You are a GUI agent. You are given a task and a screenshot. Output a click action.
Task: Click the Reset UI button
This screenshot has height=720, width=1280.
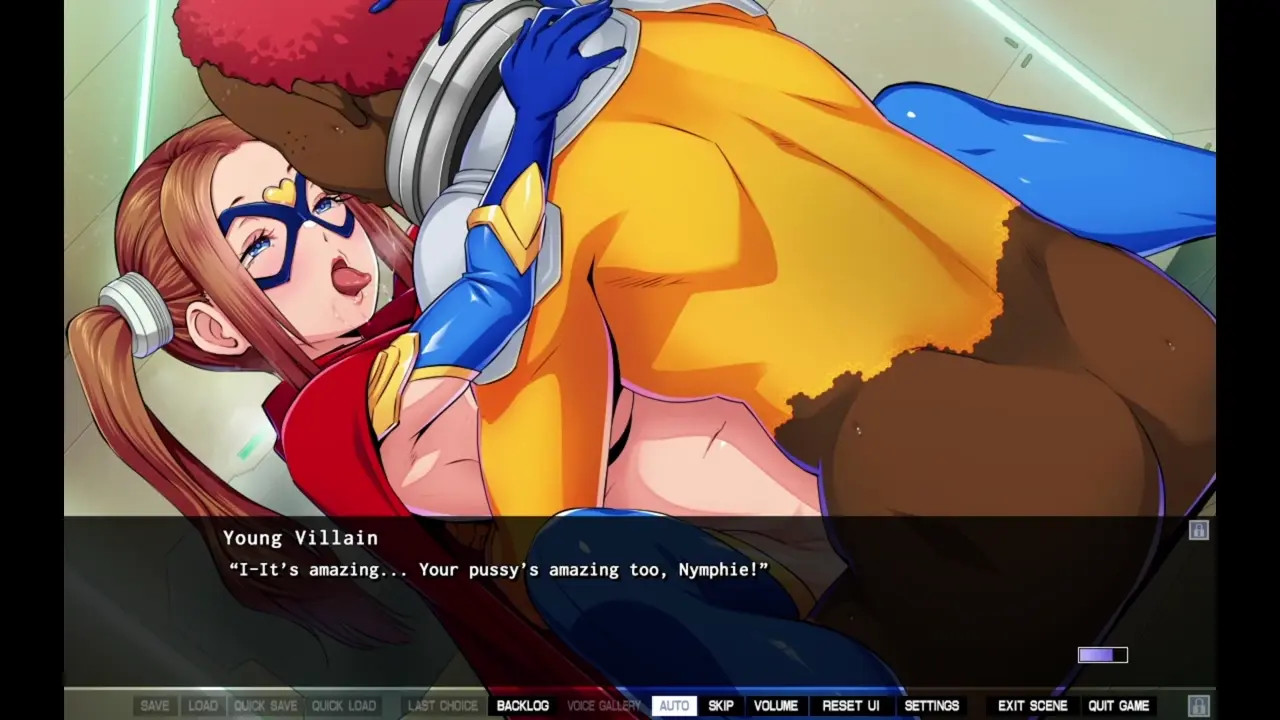click(851, 706)
